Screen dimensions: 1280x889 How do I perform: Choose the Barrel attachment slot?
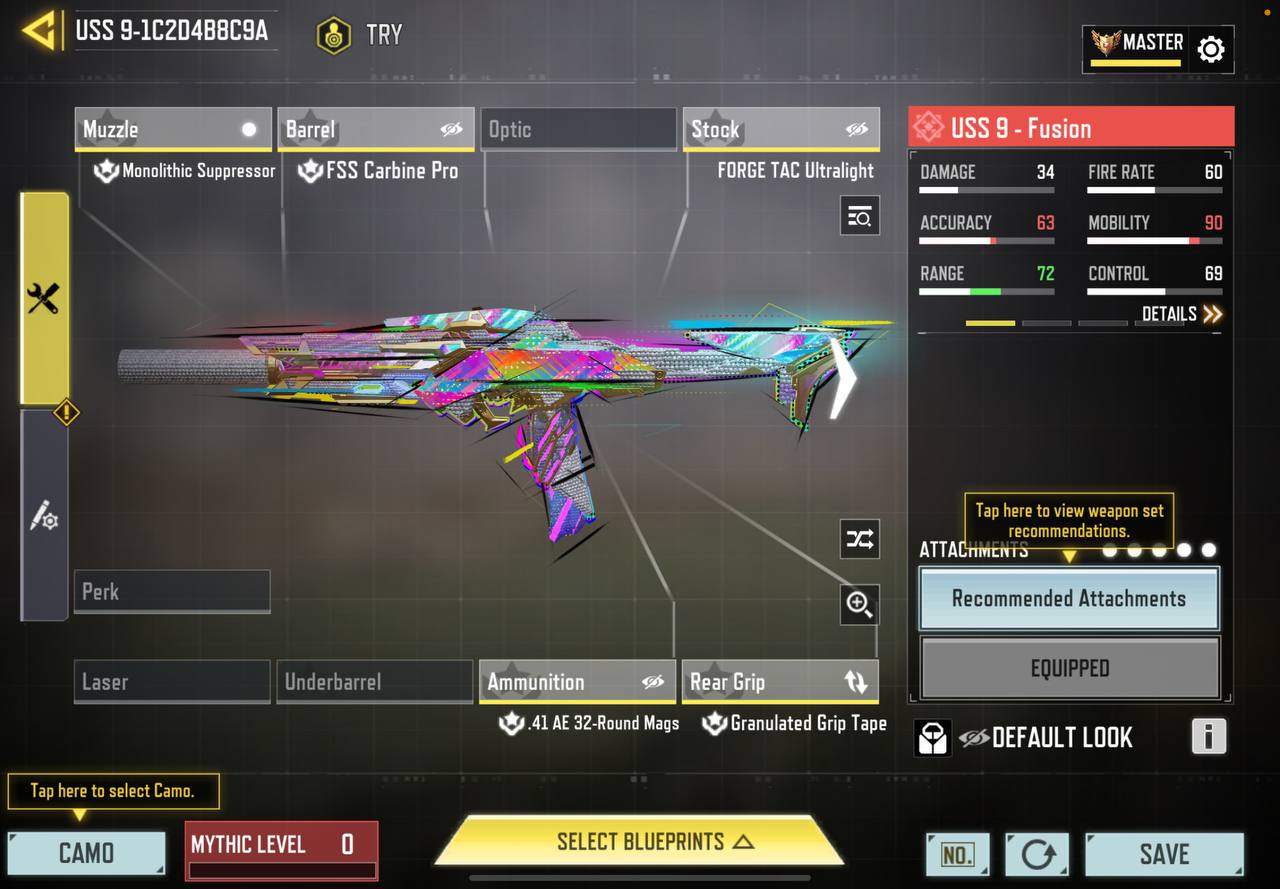(375, 129)
